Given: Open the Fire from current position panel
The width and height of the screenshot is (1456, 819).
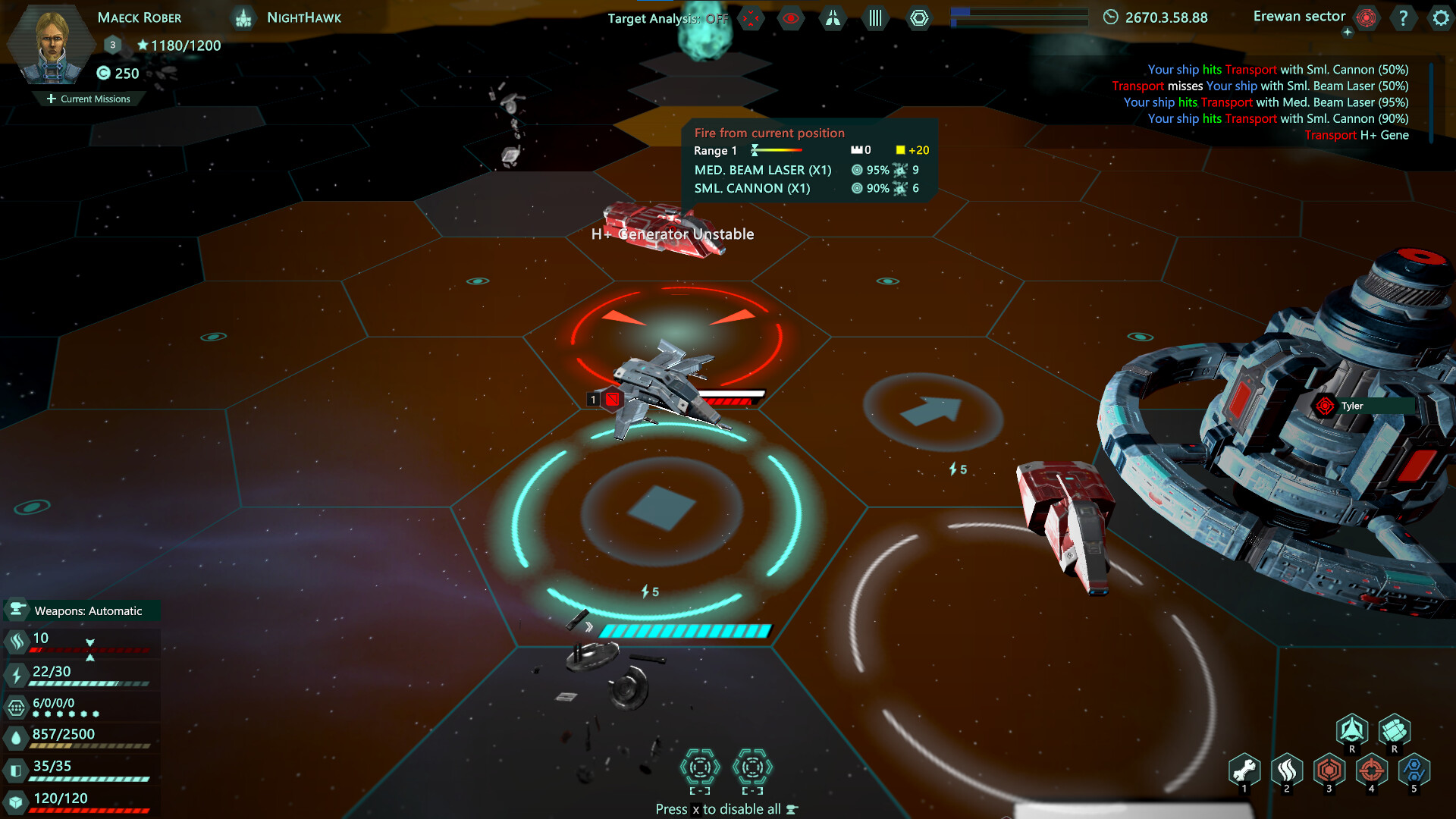Looking at the screenshot, I should [x=770, y=133].
